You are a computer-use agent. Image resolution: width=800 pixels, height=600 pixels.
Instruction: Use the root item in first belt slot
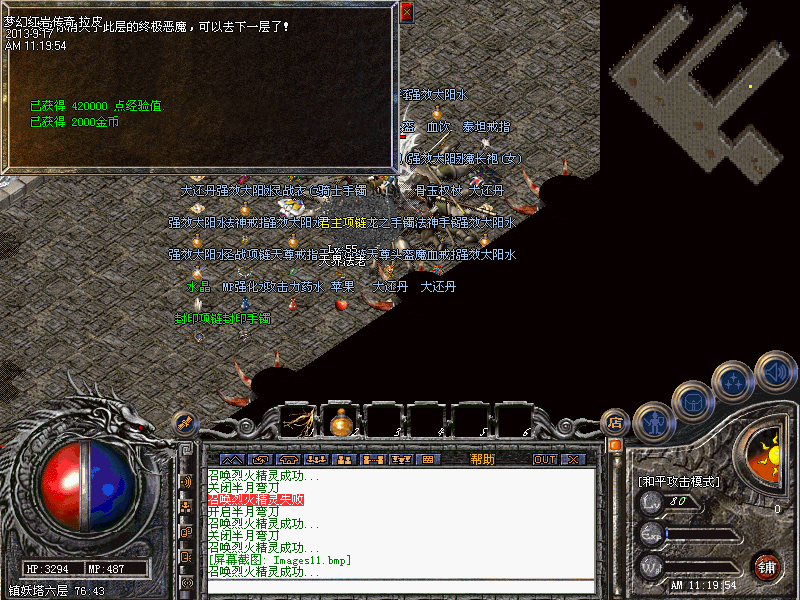(x=296, y=422)
